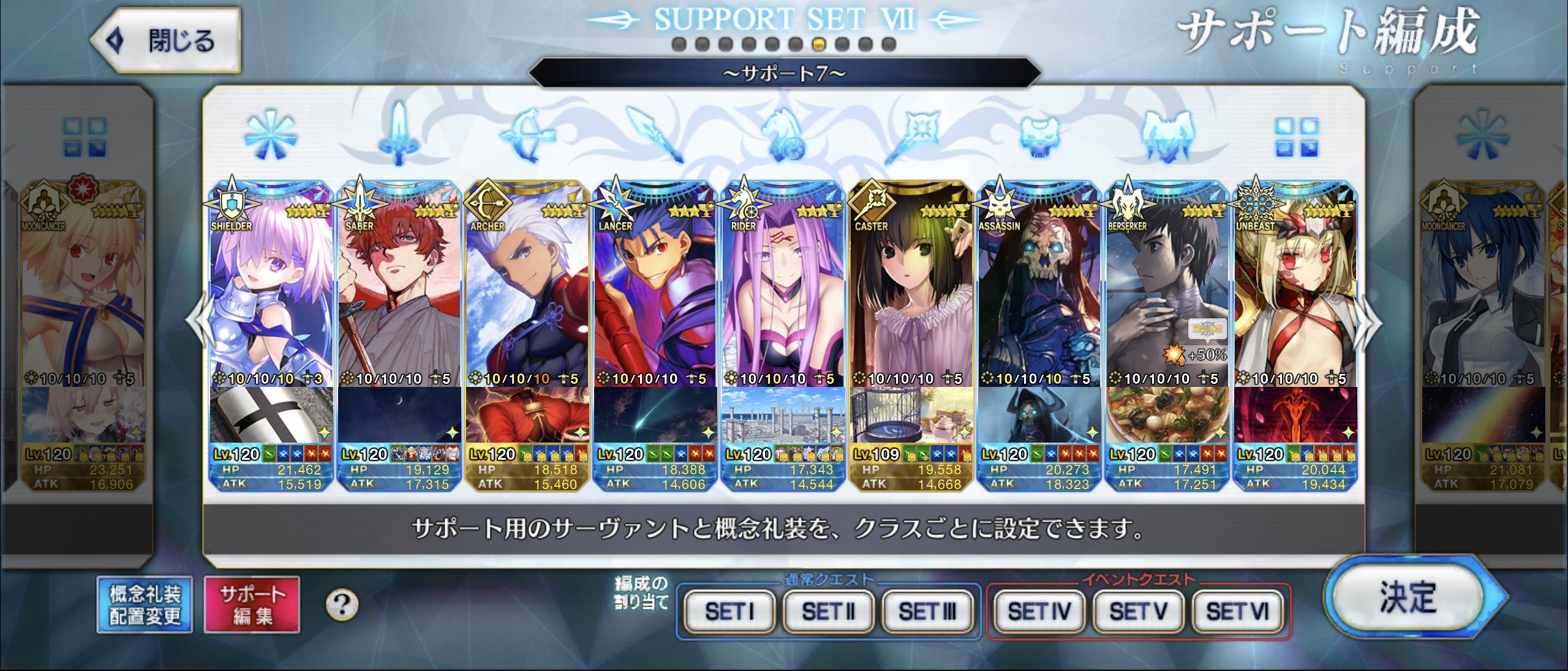1568x671 pixels.
Task: Open 概念礼装配置変更 craft essence placement
Action: point(145,604)
